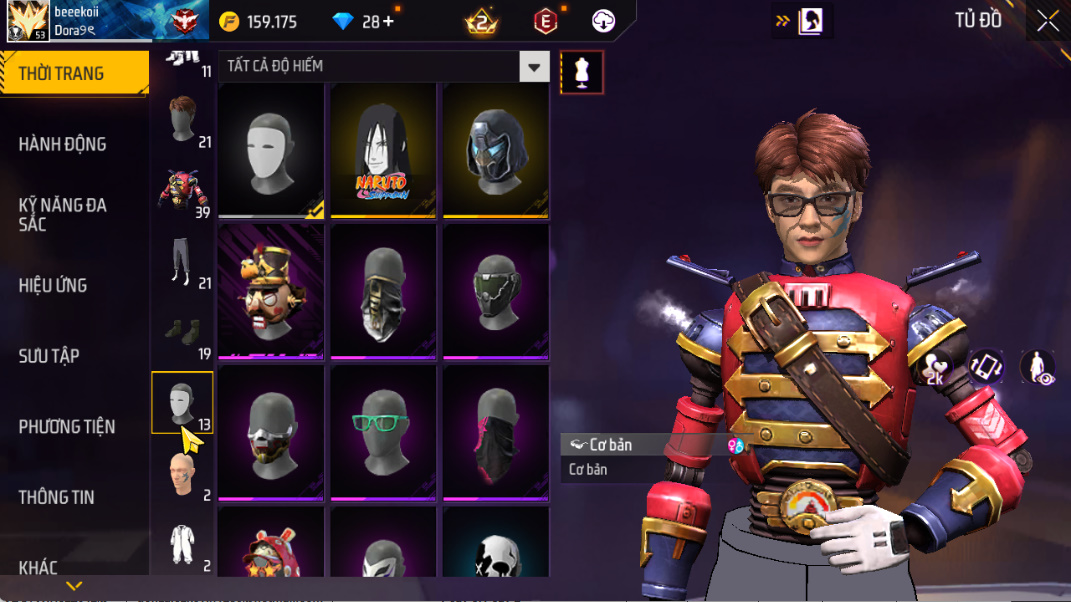This screenshot has width=1071, height=602.
Task: Choose the shoes category icon
Action: (x=182, y=332)
